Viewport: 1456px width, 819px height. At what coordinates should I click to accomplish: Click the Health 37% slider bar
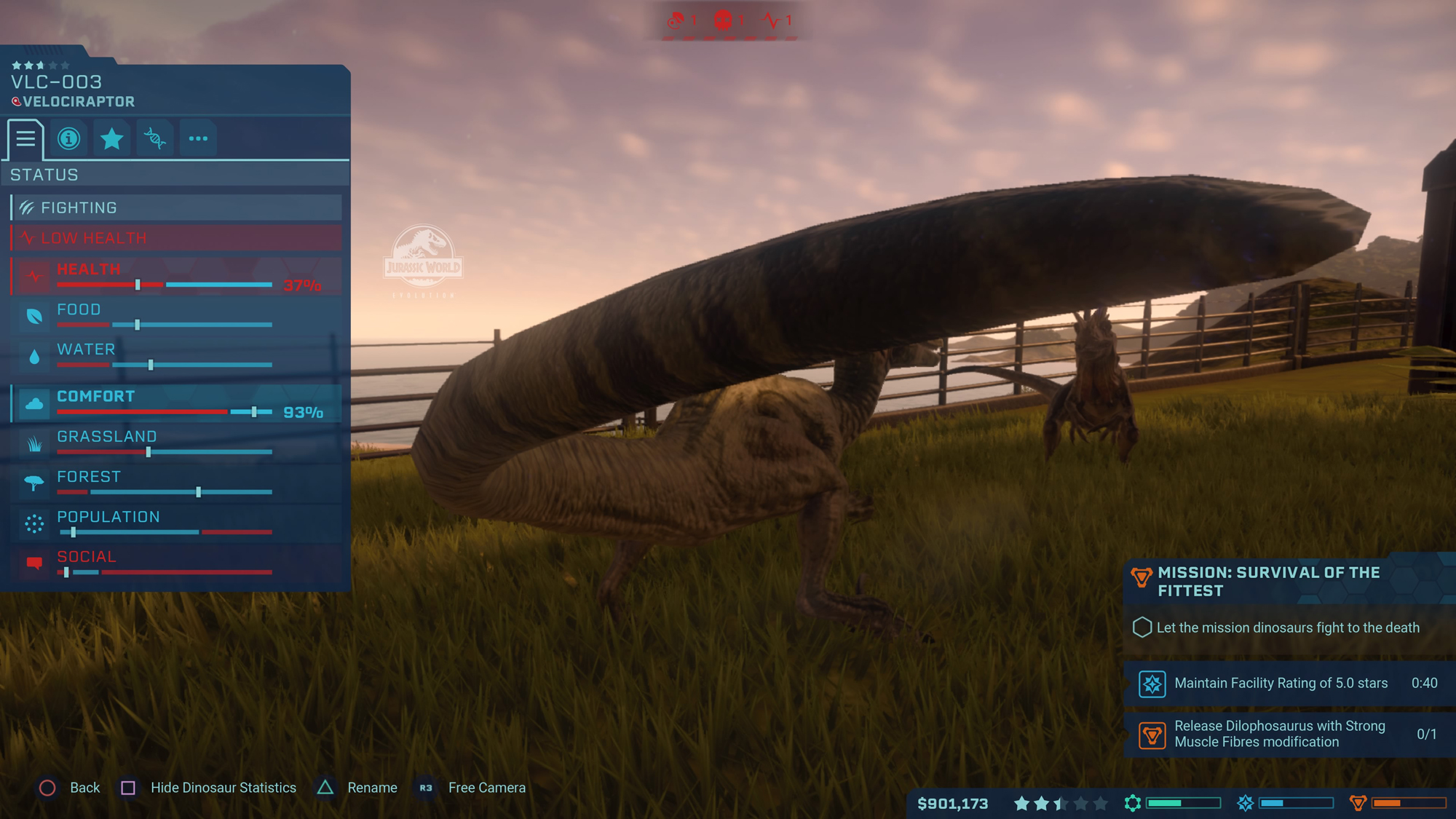164,285
